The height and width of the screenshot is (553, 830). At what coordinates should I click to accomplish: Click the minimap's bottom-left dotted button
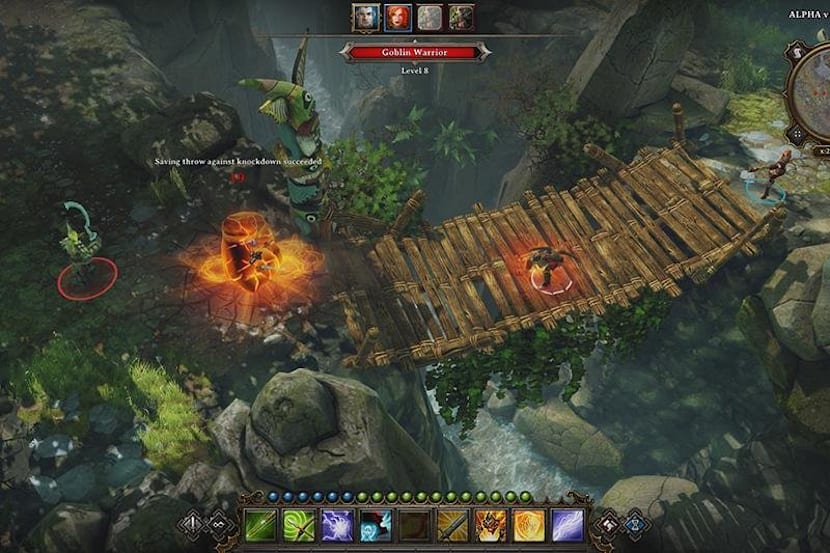[x=797, y=133]
